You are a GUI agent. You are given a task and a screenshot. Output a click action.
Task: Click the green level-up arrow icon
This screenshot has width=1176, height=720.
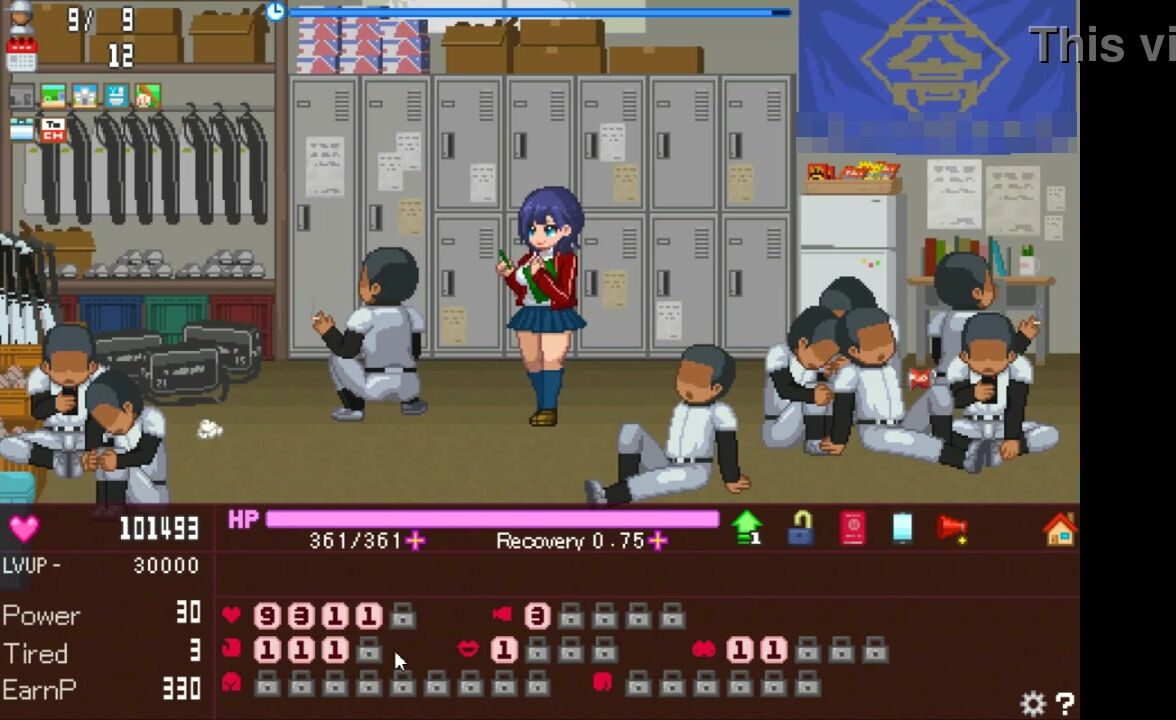pyautogui.click(x=746, y=527)
